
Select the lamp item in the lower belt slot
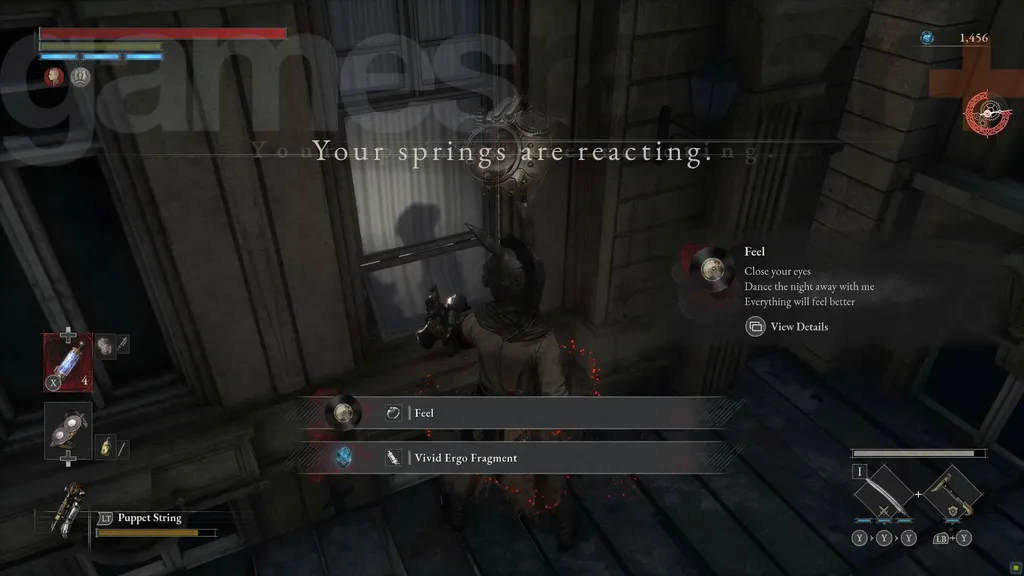(68, 430)
